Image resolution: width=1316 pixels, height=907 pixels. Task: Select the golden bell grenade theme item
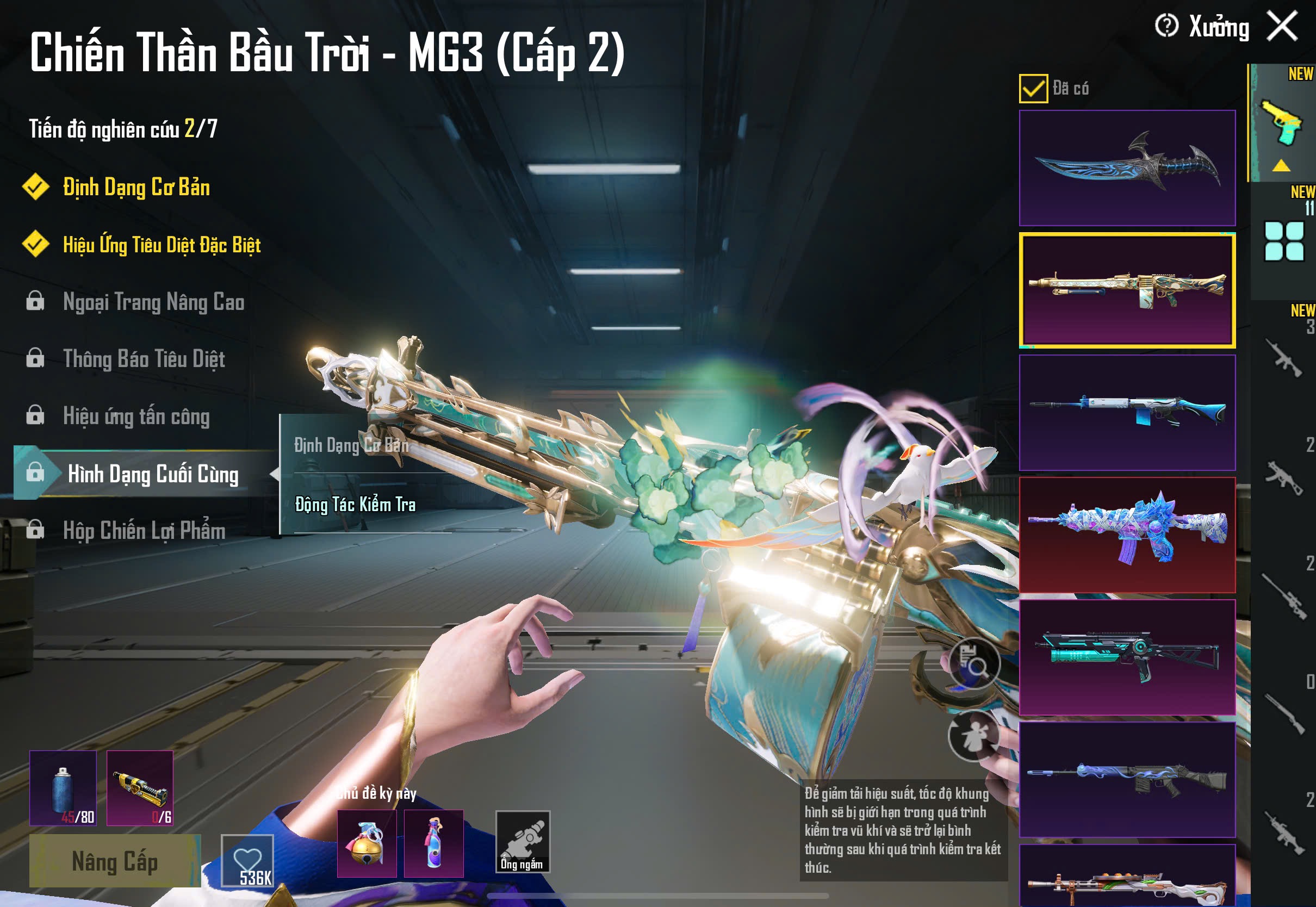[367, 843]
